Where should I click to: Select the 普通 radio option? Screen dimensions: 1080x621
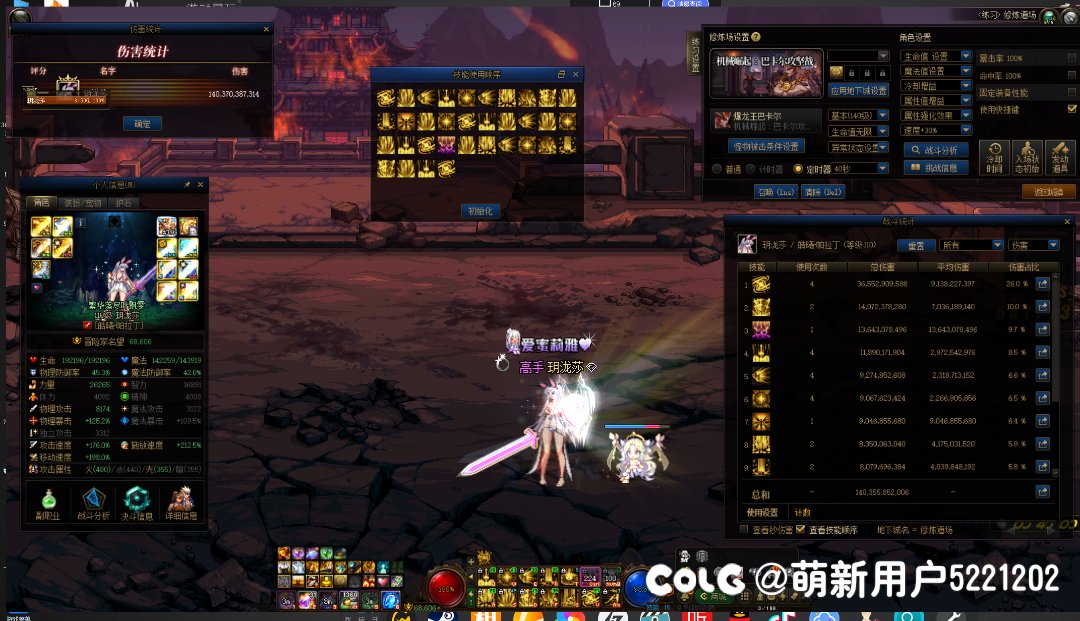coord(717,169)
